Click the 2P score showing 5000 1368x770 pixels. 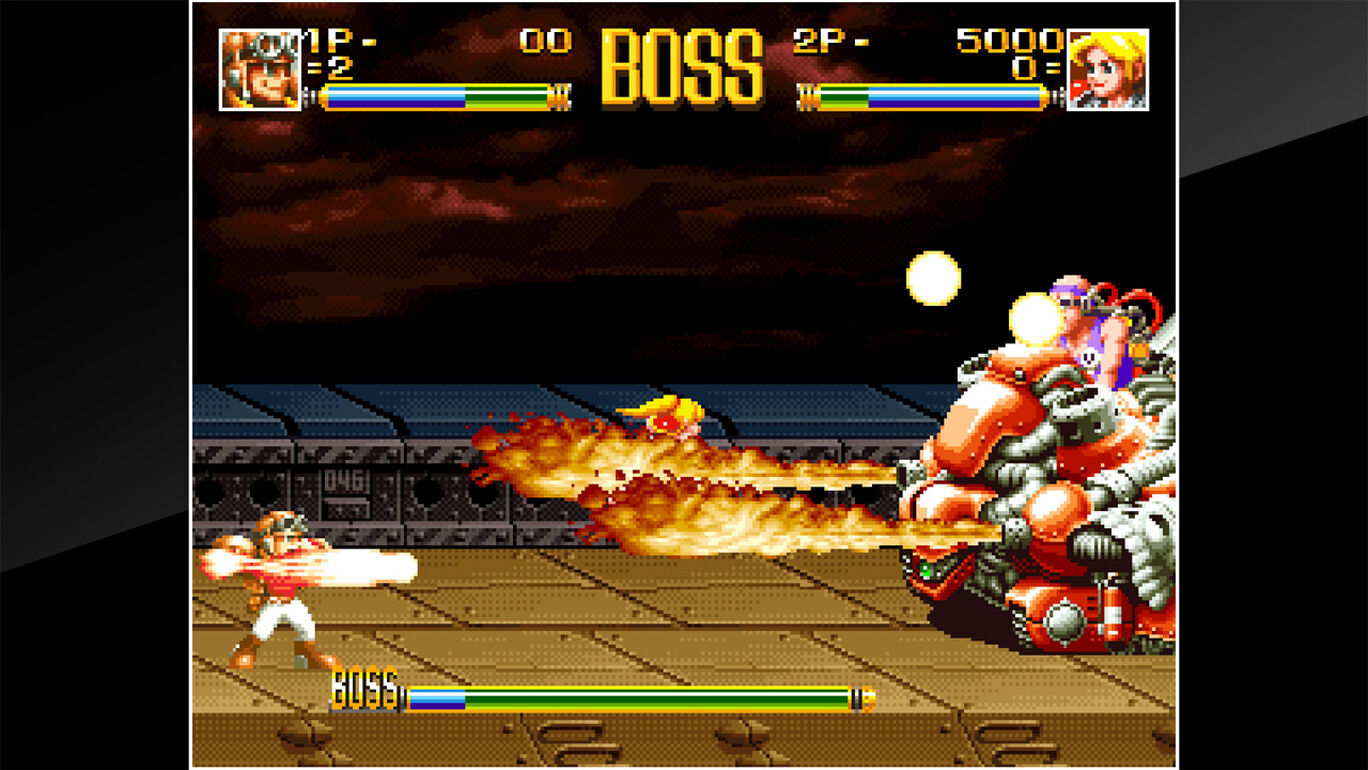1005,42
